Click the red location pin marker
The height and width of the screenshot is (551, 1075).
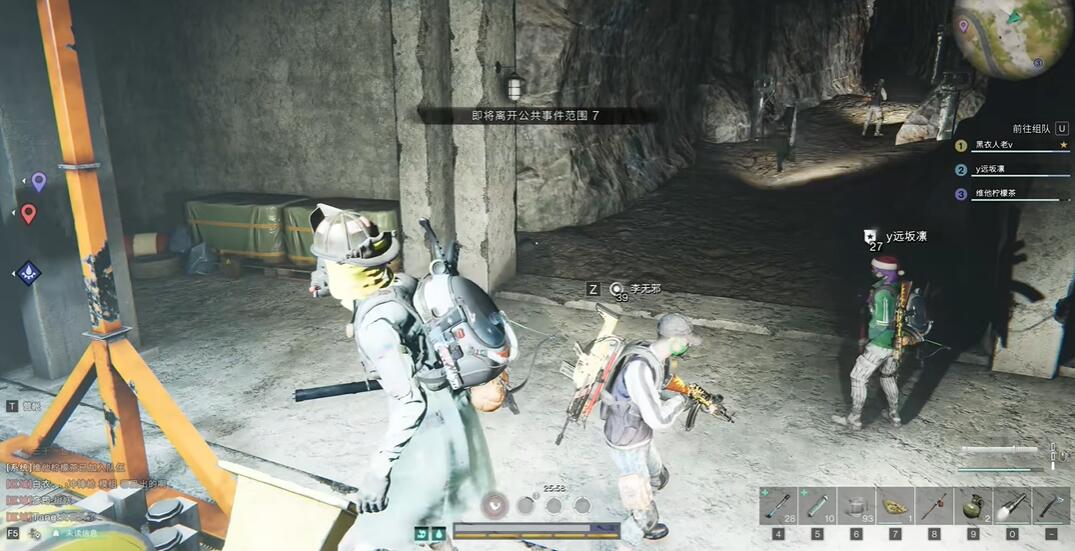[x=28, y=213]
